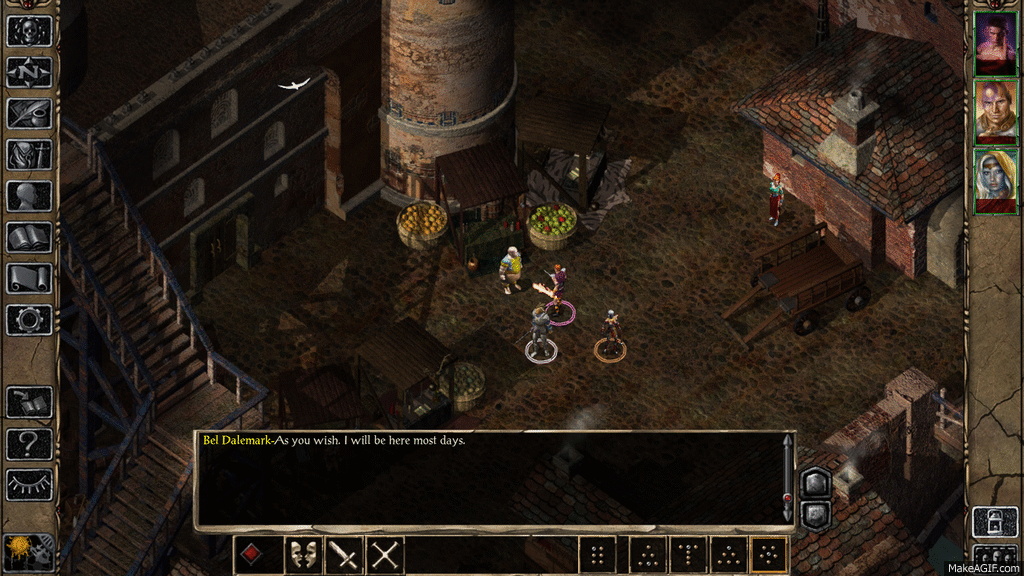Open the journal with the quill icon

click(29, 113)
